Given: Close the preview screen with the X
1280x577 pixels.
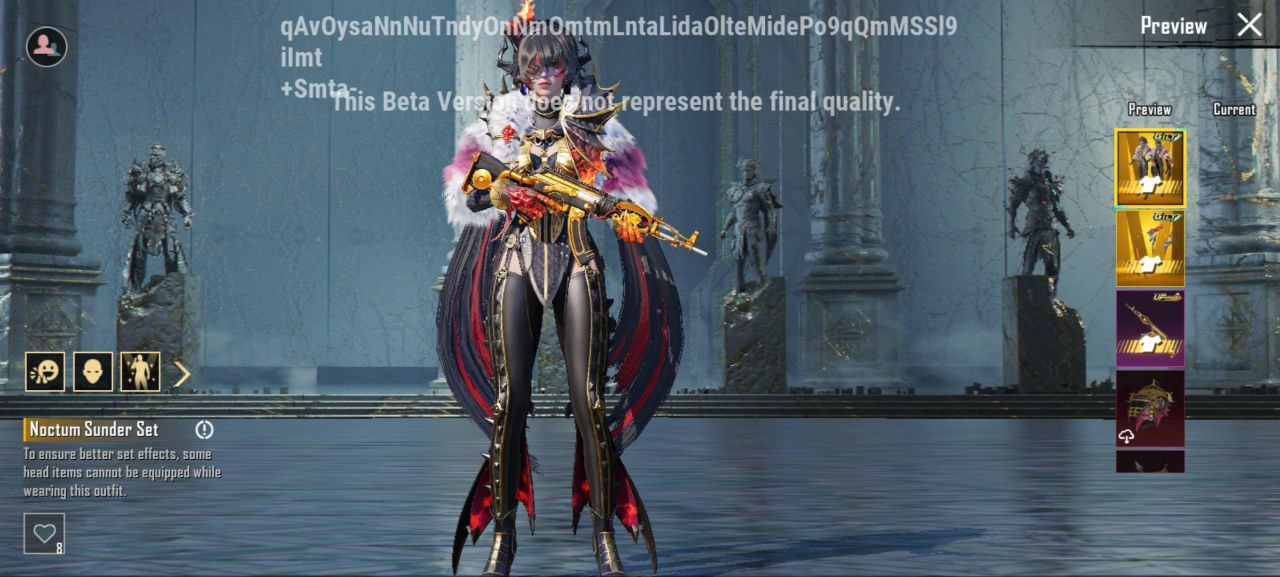Looking at the screenshot, I should point(1249,25).
